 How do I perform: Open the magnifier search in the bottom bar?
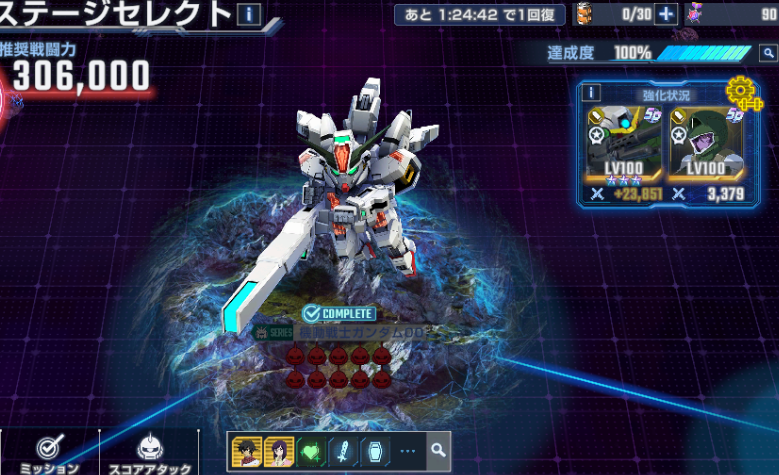pos(438,450)
